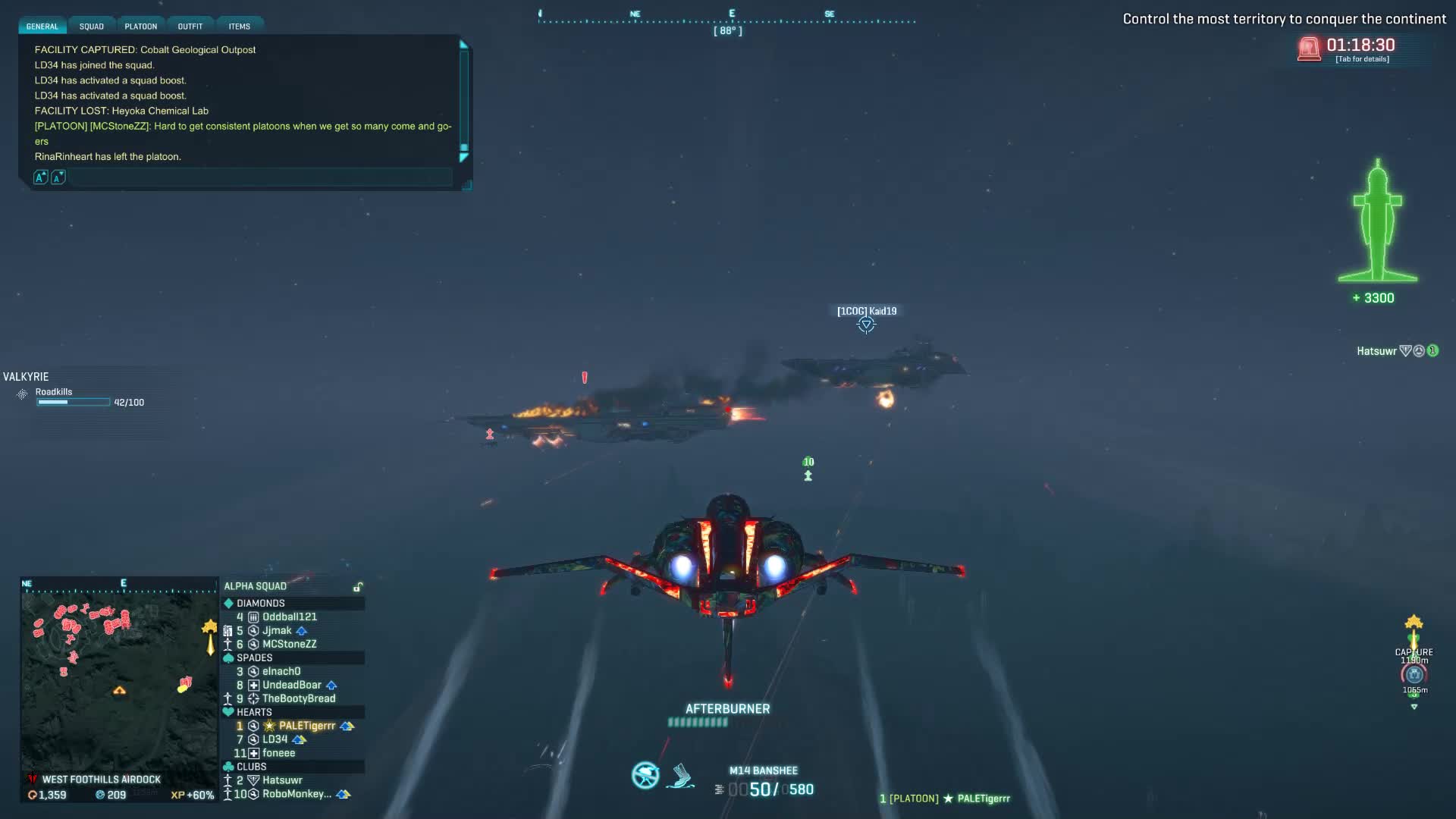The image size is (1456, 819).
Task: Switch to the General chat tab
Action: (x=42, y=27)
